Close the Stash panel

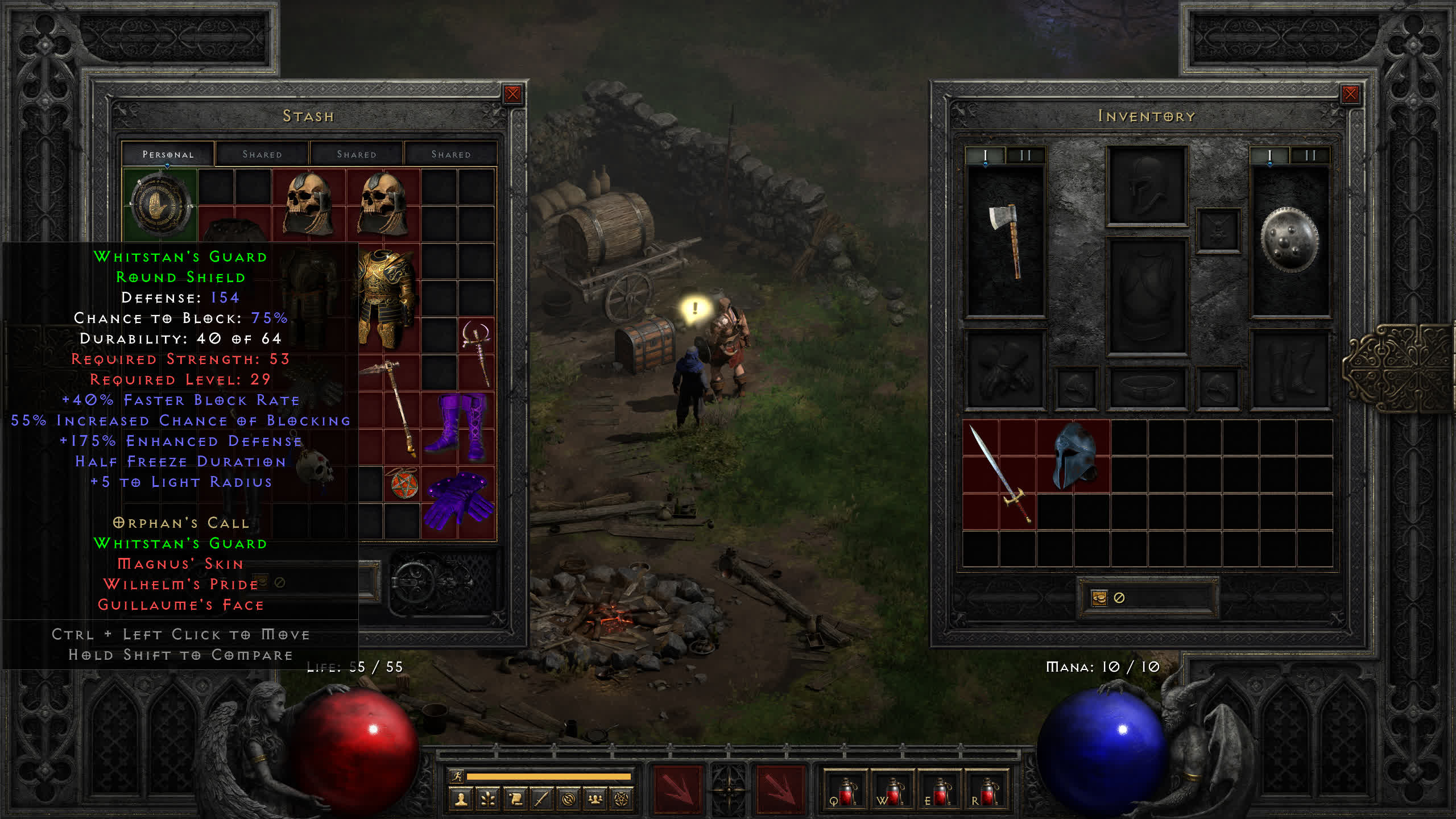coord(512,94)
